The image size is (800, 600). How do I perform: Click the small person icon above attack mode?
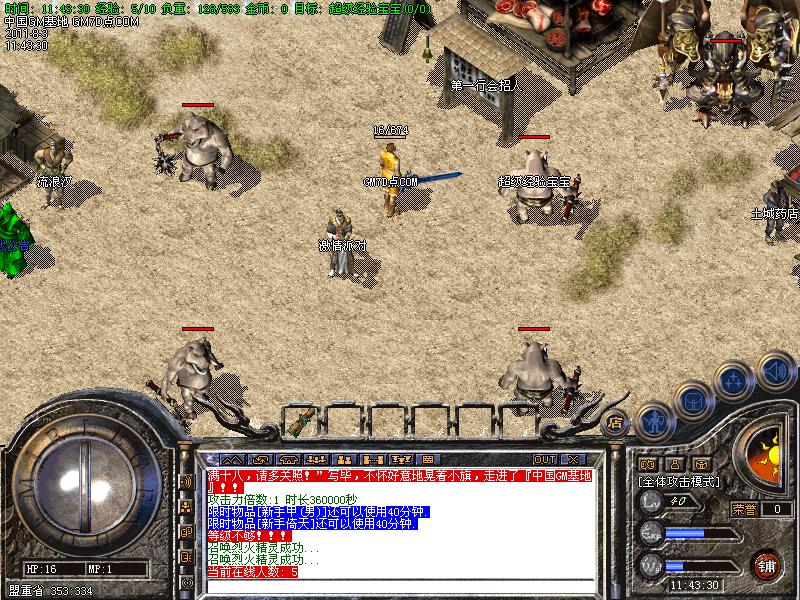[x=675, y=464]
